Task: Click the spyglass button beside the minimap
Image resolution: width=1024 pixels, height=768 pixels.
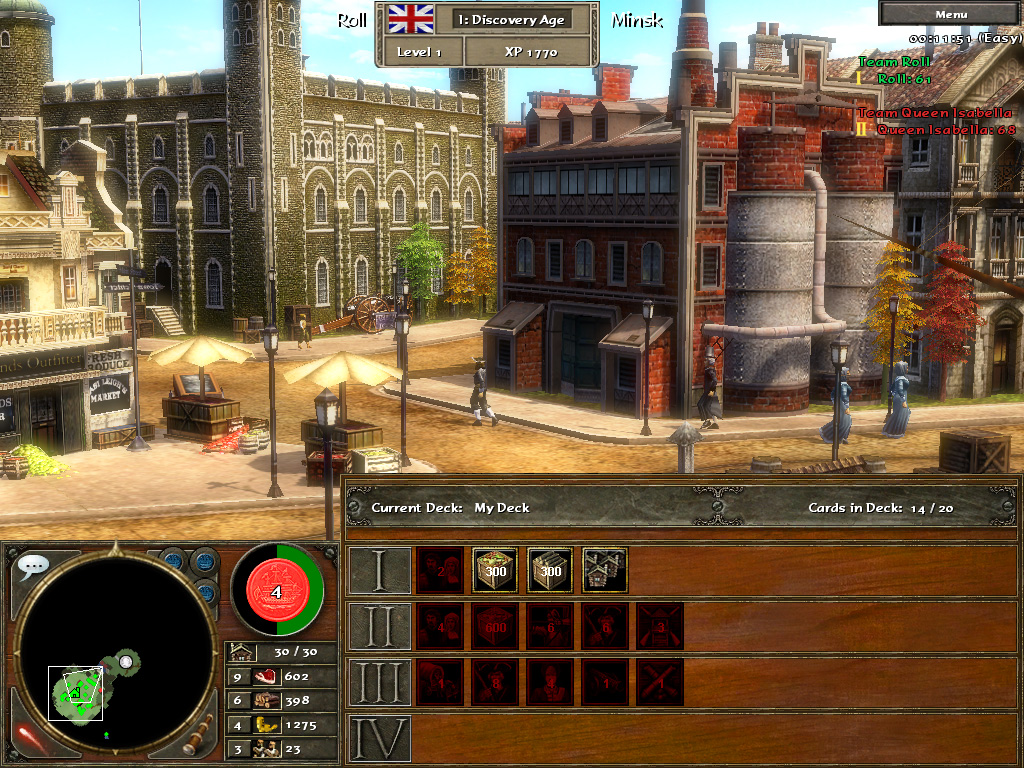Action: pos(197,736)
